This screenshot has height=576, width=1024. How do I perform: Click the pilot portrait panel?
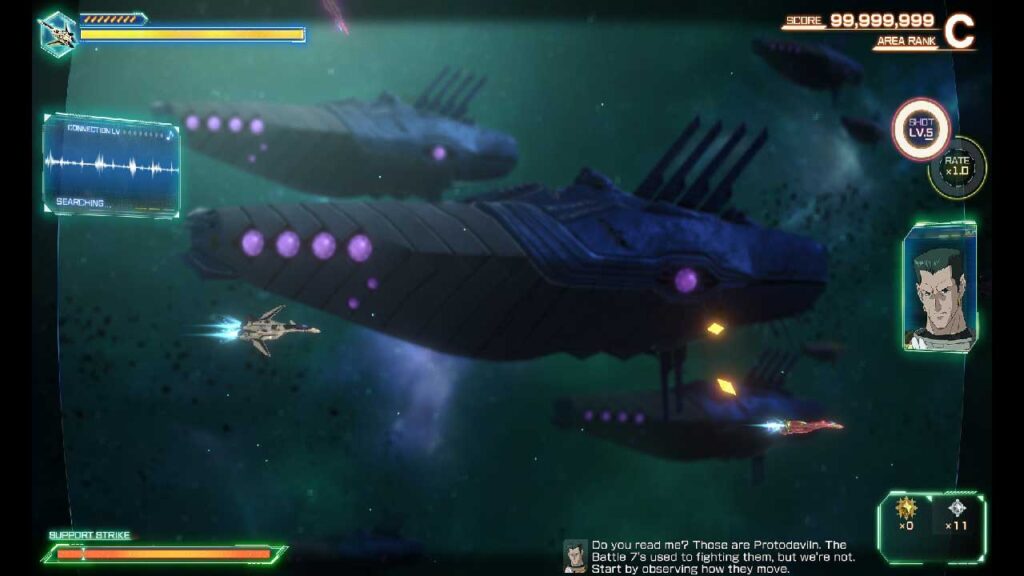939,287
